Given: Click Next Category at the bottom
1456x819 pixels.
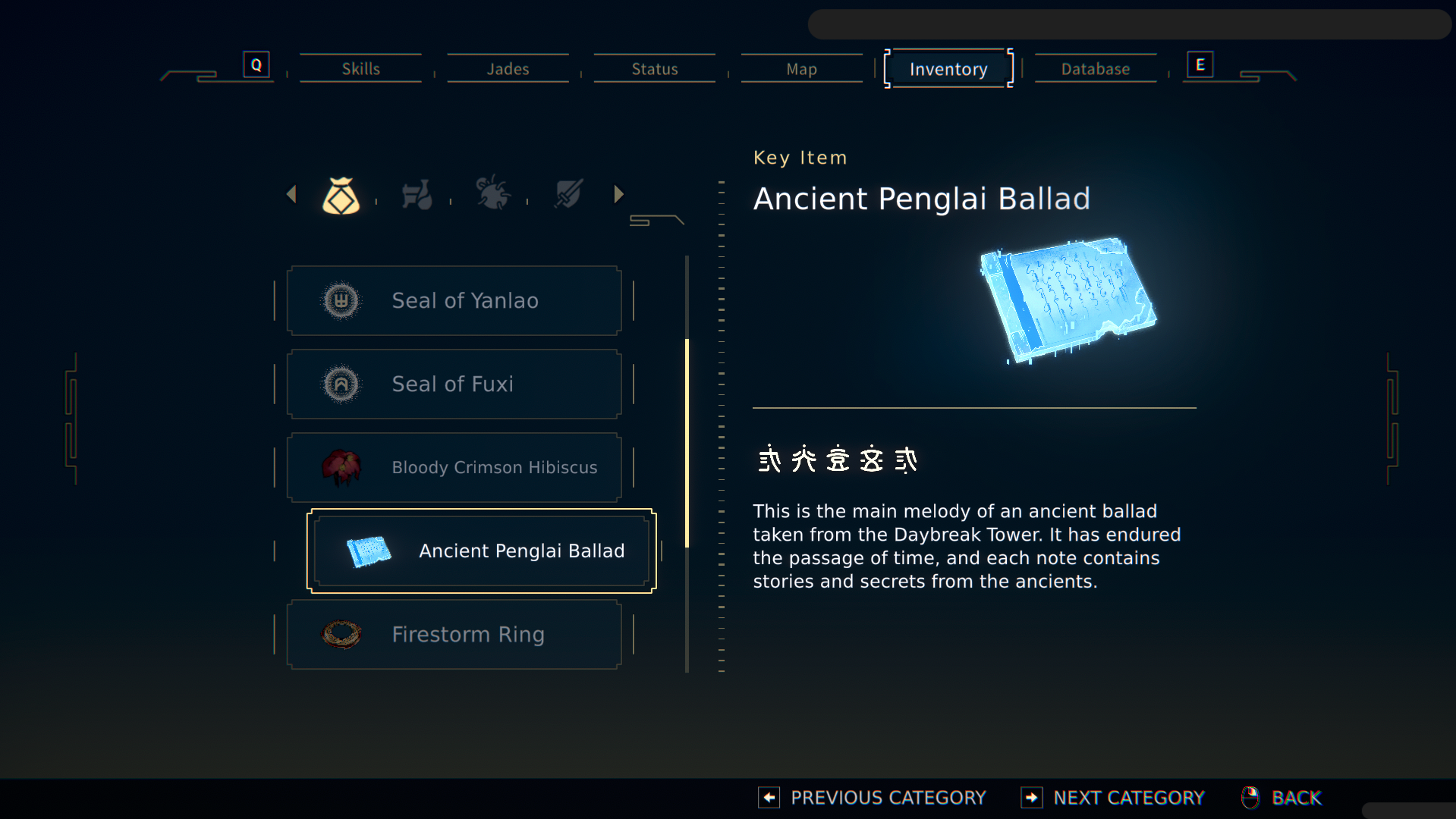Looking at the screenshot, I should (x=1113, y=798).
